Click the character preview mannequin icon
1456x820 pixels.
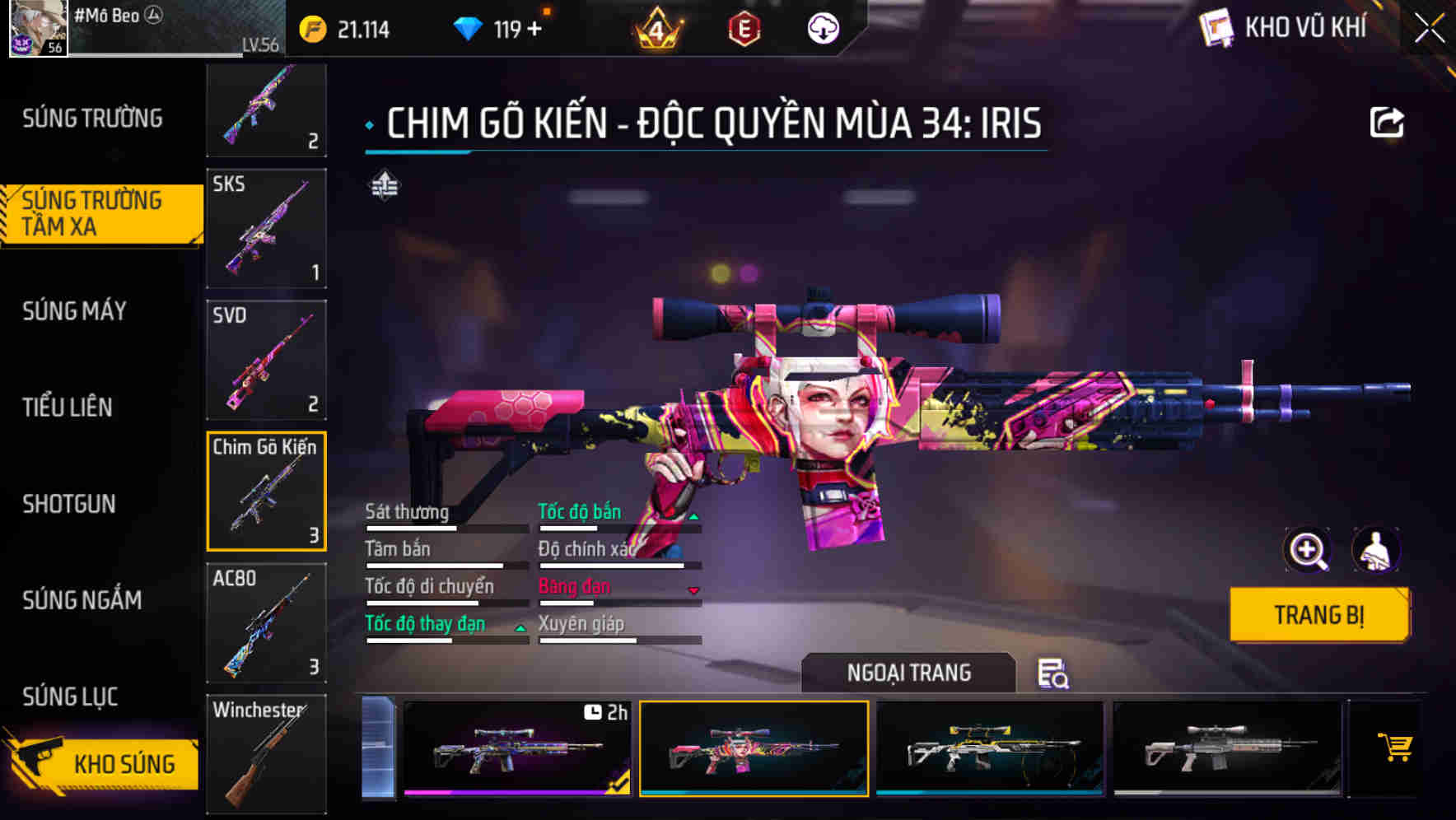pos(1377,550)
